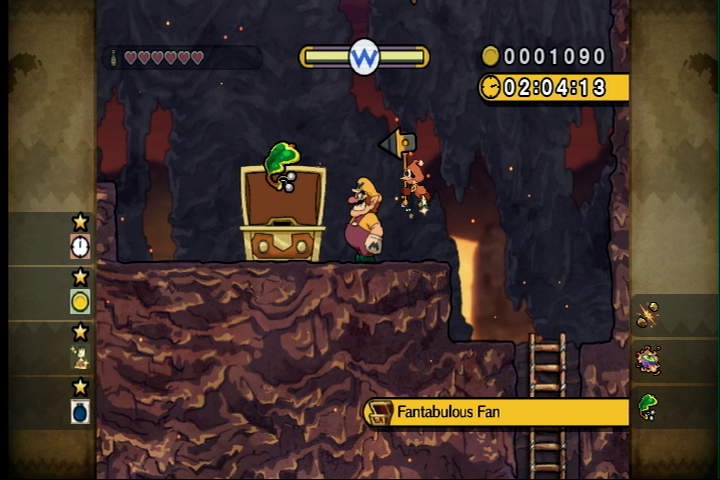The width and height of the screenshot is (720, 480).
Task: Click the Fantabulous Fan treasure banner
Action: [497, 412]
